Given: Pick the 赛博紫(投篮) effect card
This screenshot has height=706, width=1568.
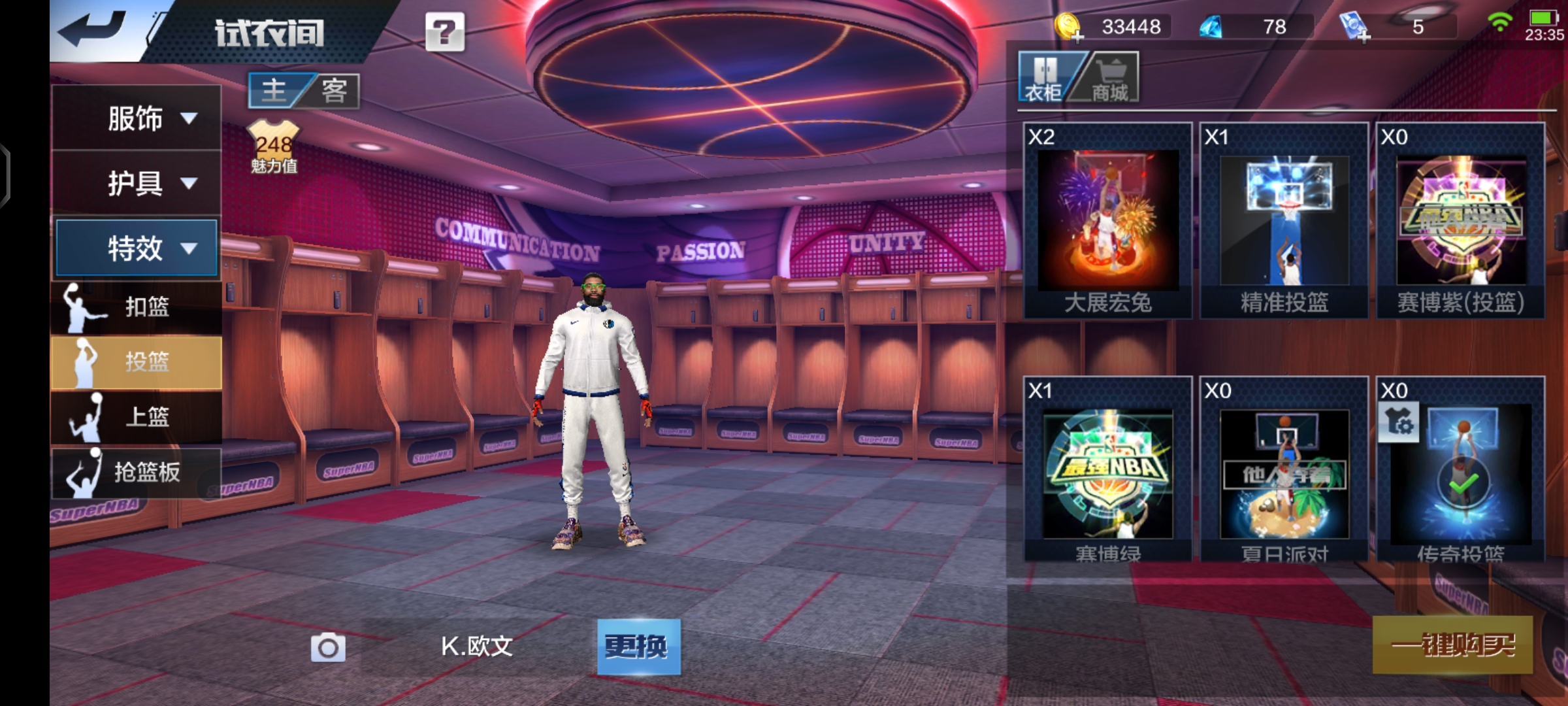Looking at the screenshot, I should (1461, 220).
